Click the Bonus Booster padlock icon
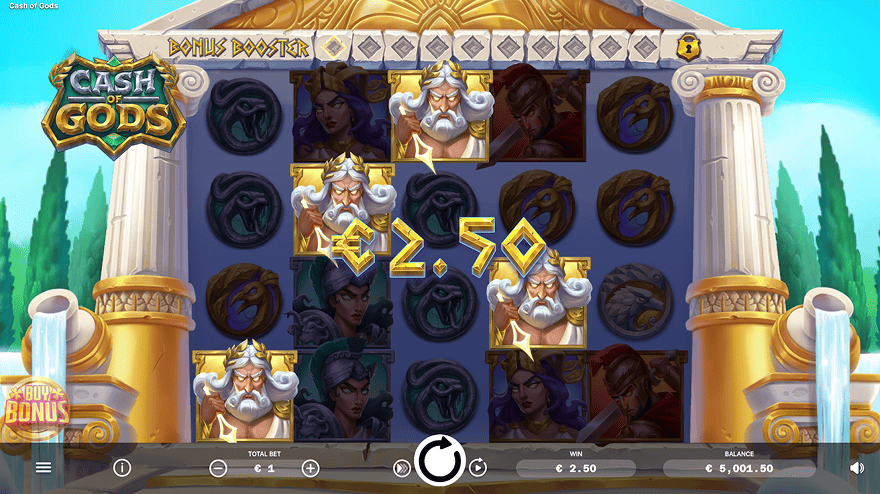 click(688, 46)
